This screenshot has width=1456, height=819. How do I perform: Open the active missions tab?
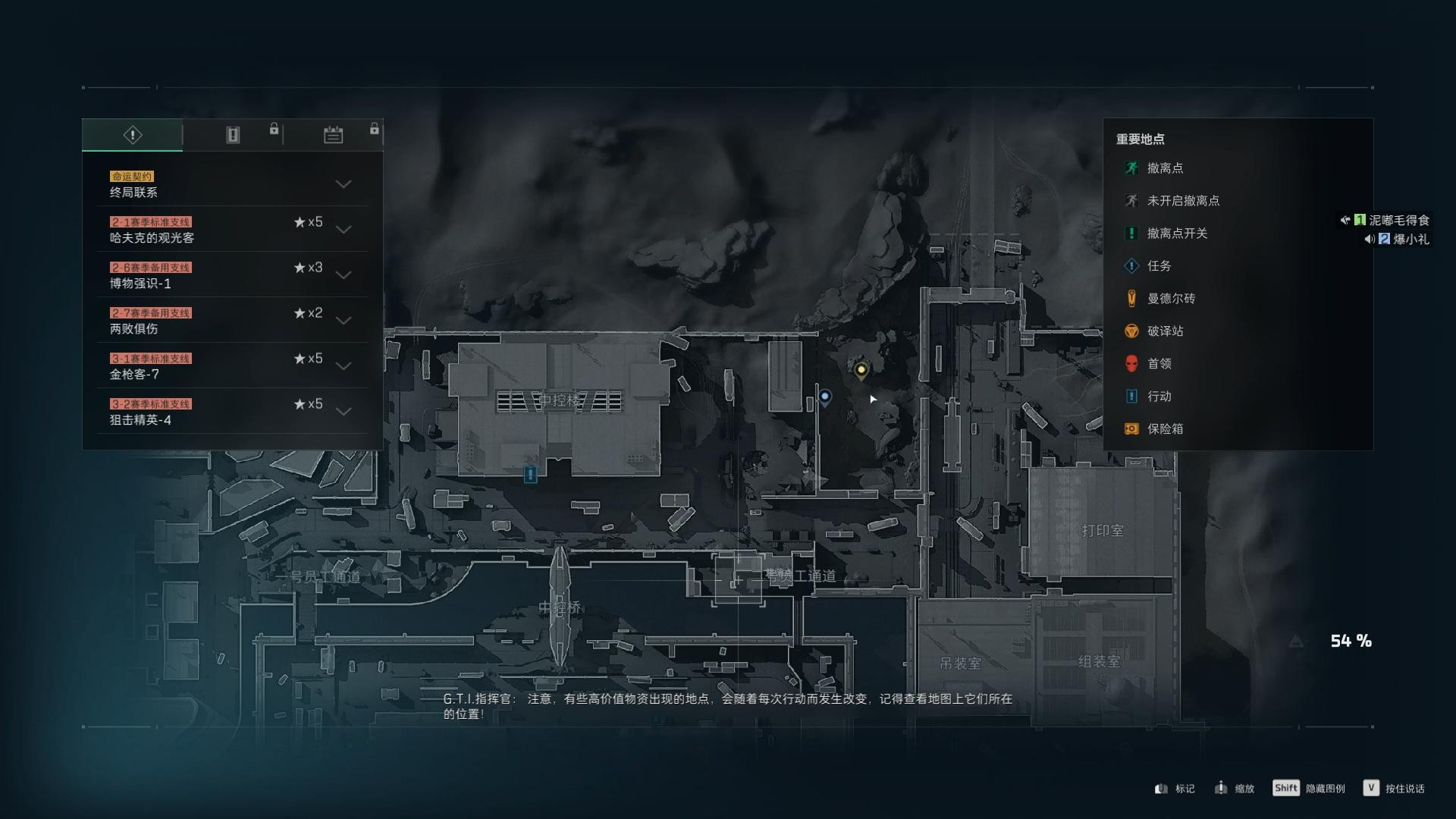[x=132, y=134]
